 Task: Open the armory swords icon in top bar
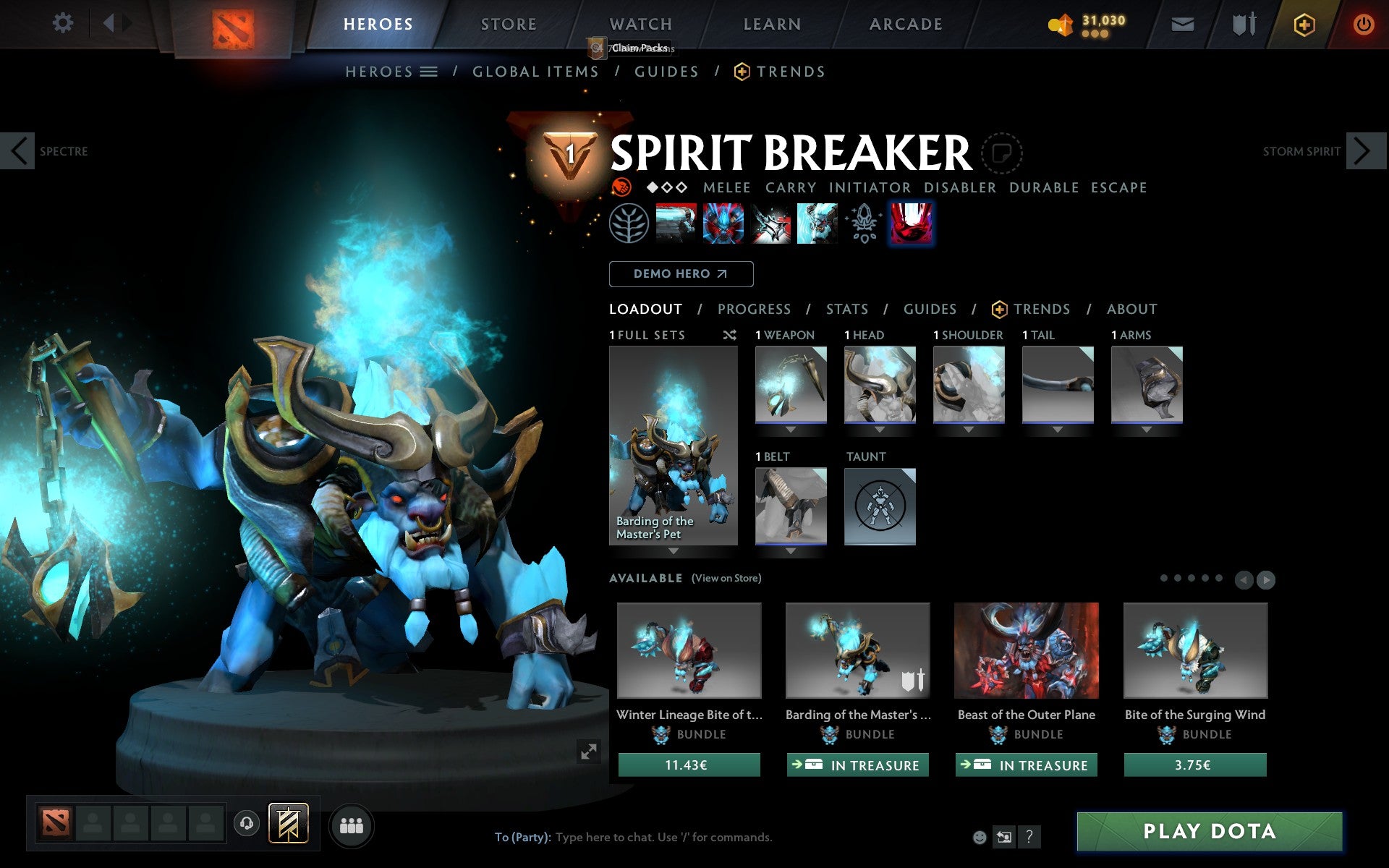coord(1243,23)
